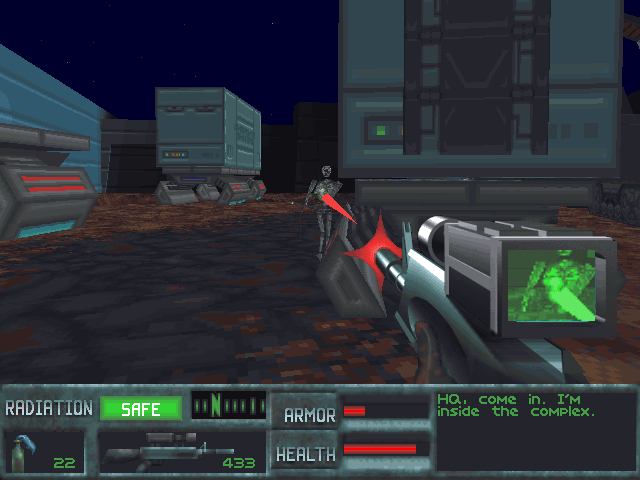Open the HQ radio message panel

tap(533, 431)
